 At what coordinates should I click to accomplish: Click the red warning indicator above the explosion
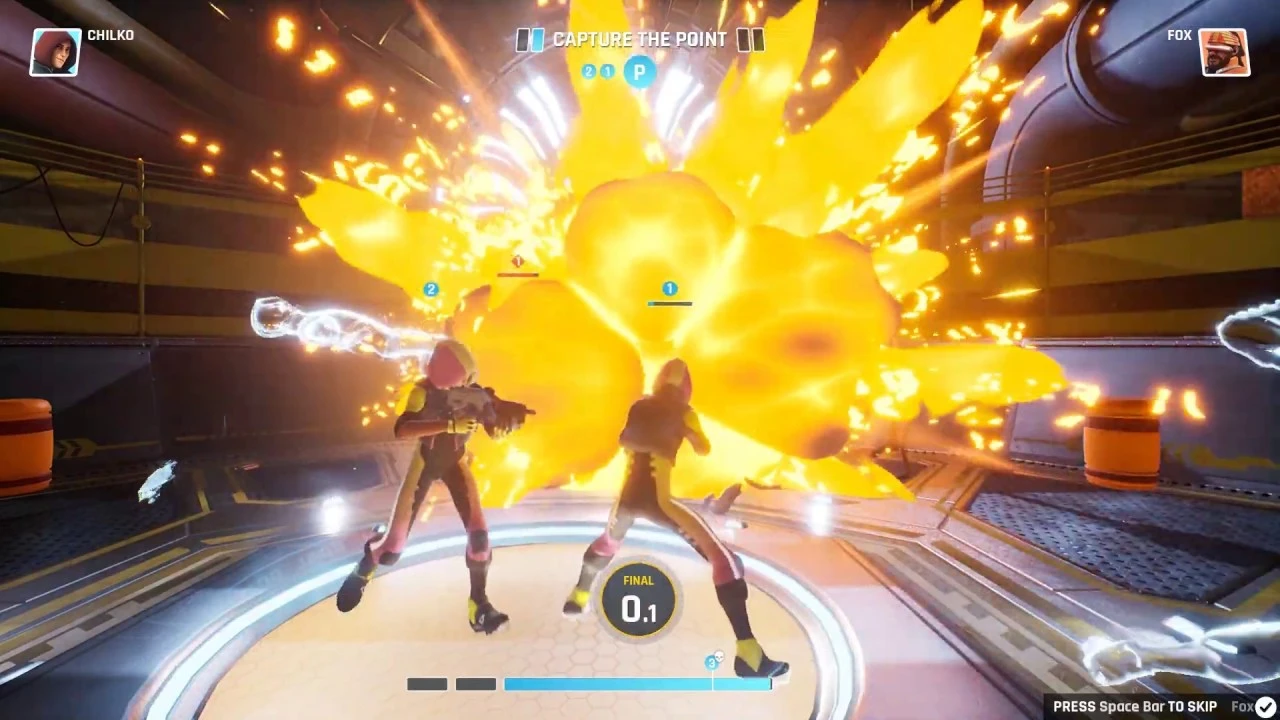pyautogui.click(x=518, y=261)
